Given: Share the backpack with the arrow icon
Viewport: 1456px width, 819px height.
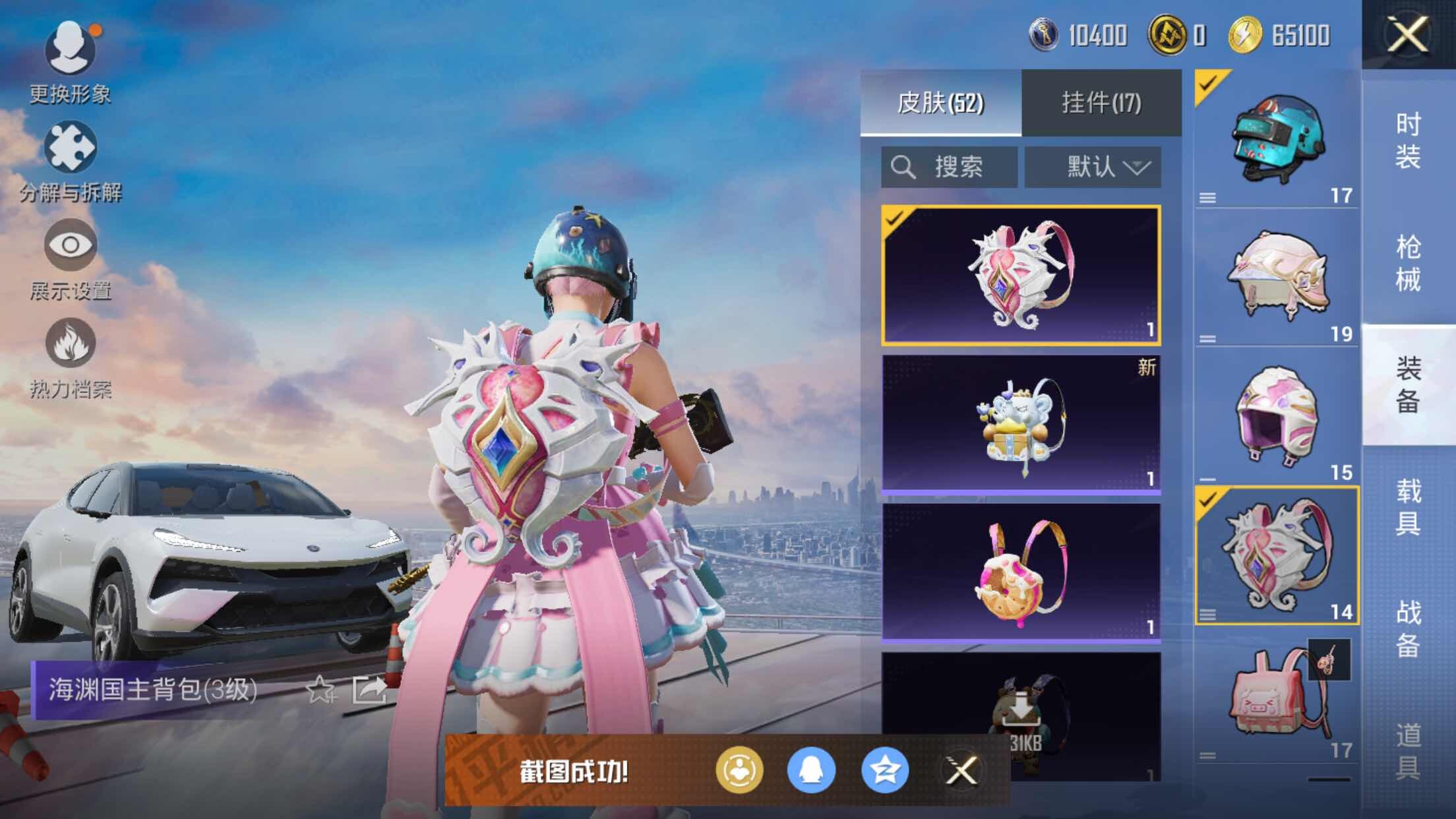Looking at the screenshot, I should [369, 690].
